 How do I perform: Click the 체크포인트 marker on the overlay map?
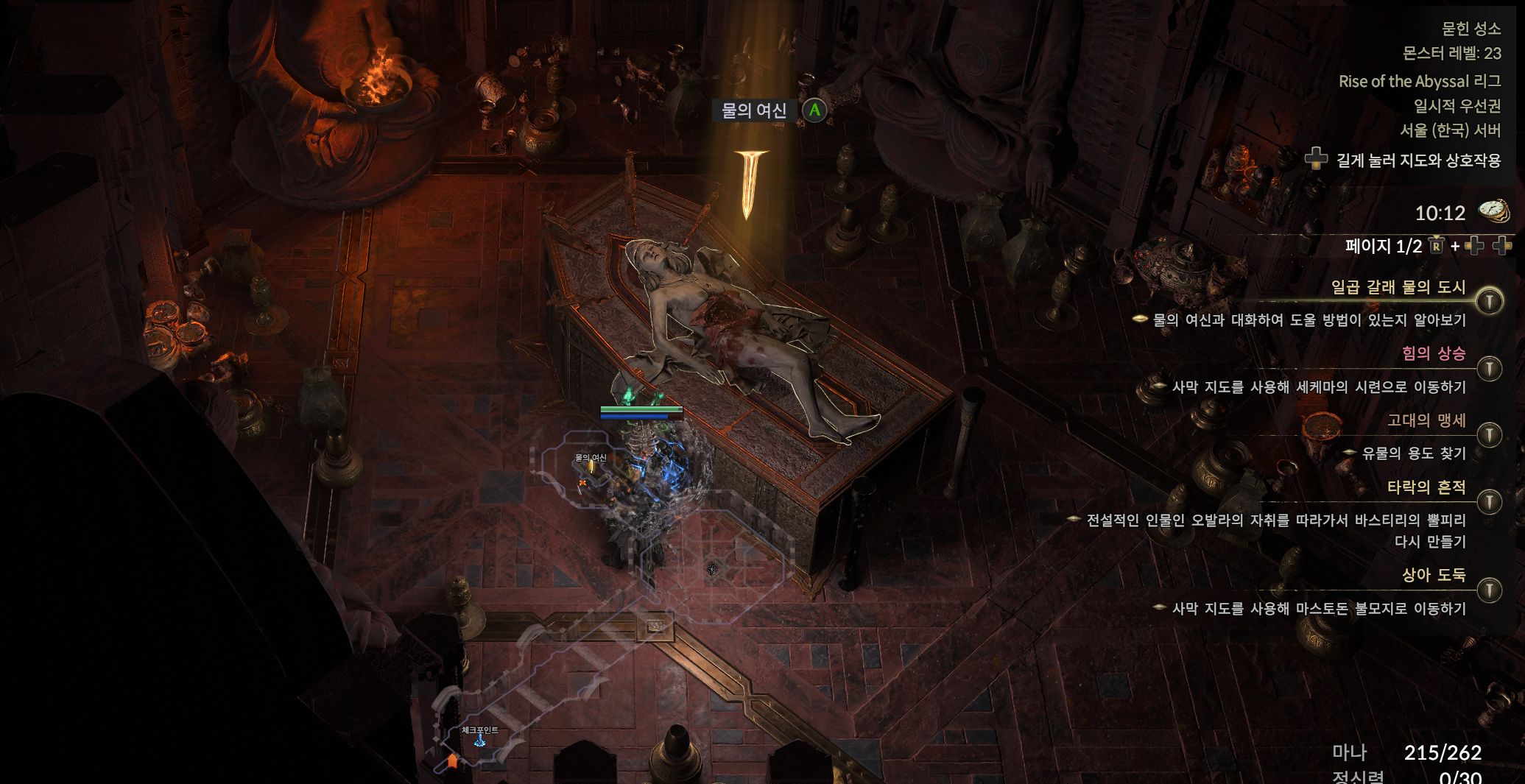click(480, 740)
